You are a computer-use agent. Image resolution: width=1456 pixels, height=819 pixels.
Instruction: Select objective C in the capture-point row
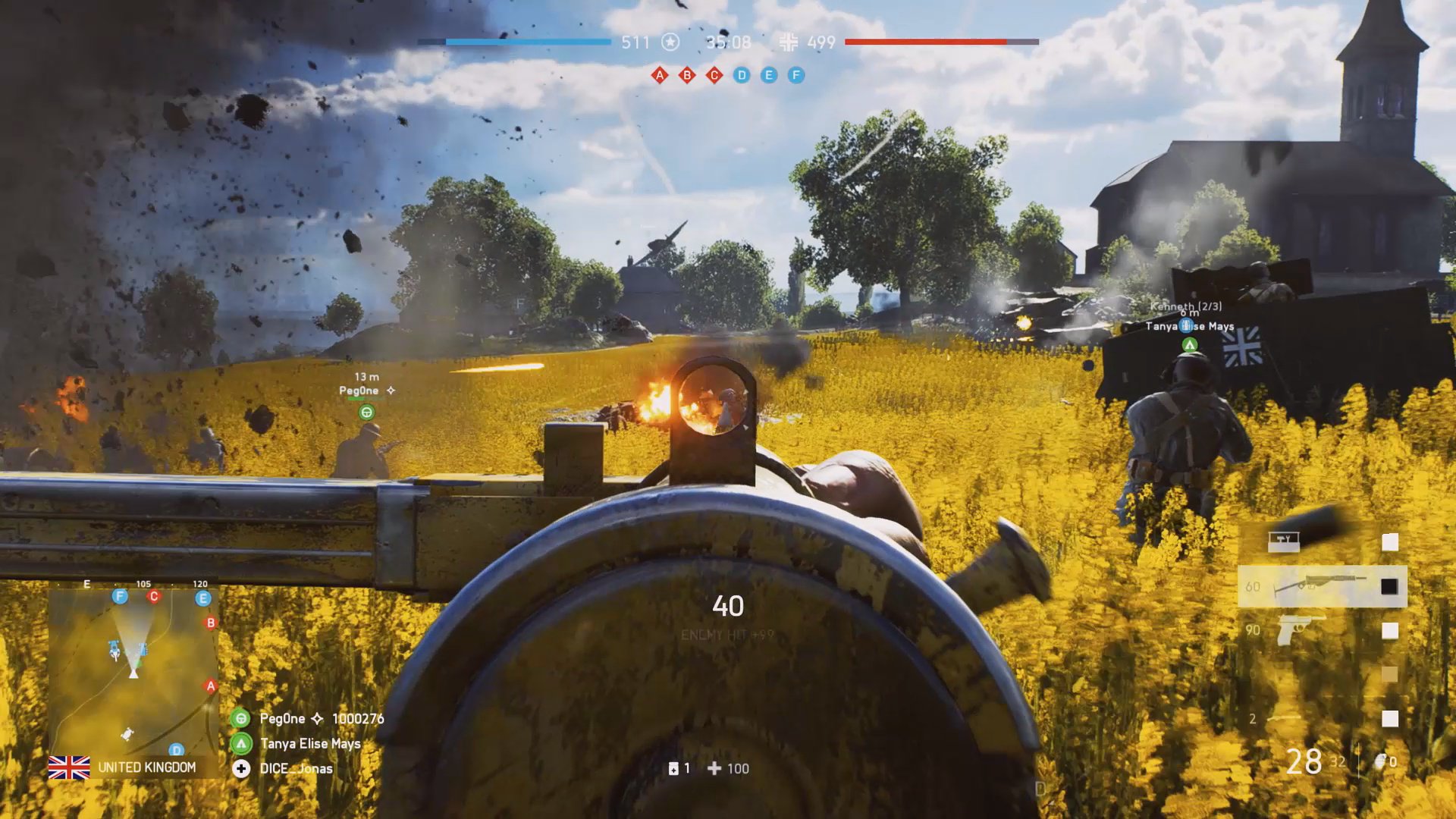point(714,75)
